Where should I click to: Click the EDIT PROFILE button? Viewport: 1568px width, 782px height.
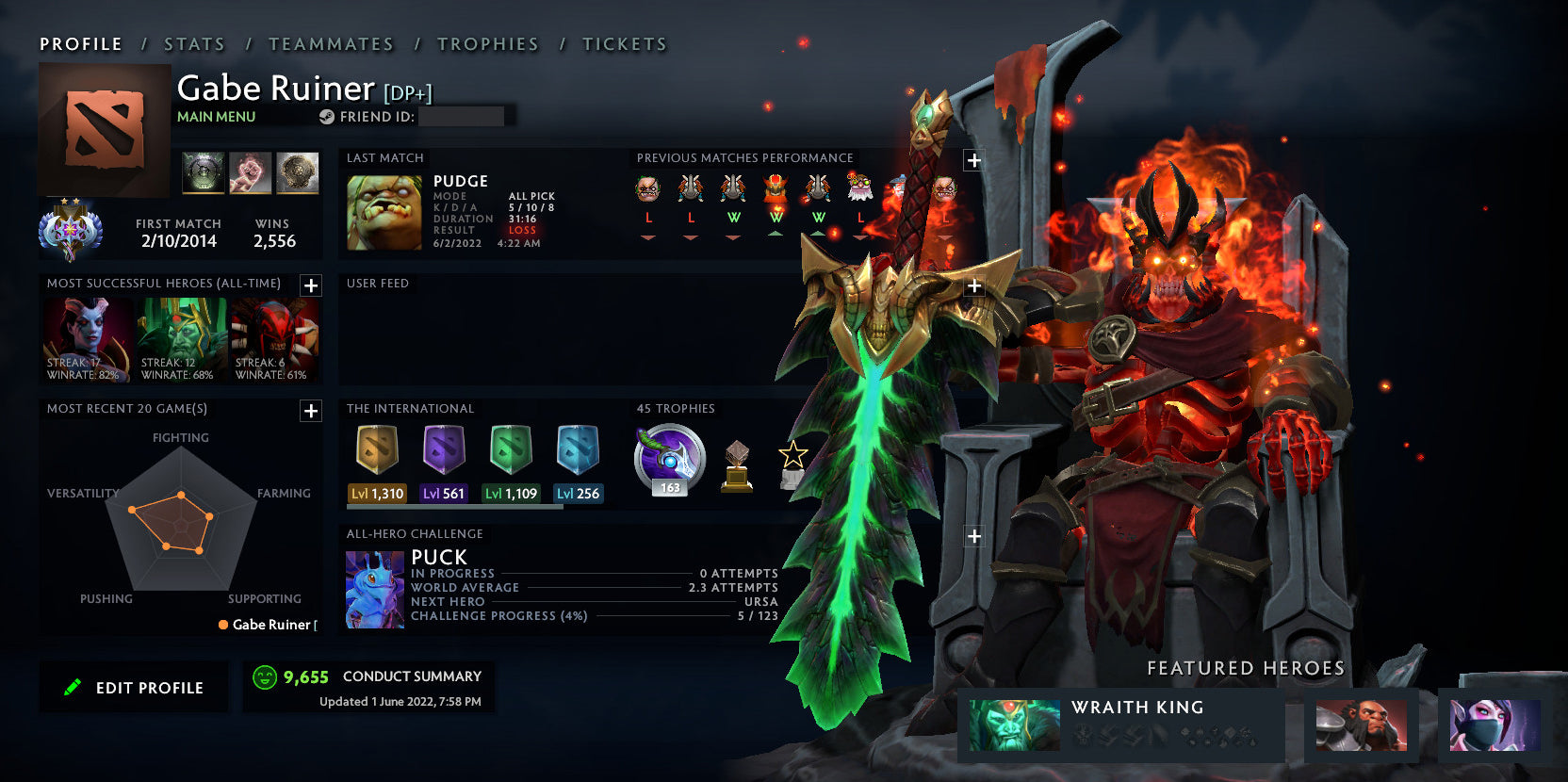133,687
